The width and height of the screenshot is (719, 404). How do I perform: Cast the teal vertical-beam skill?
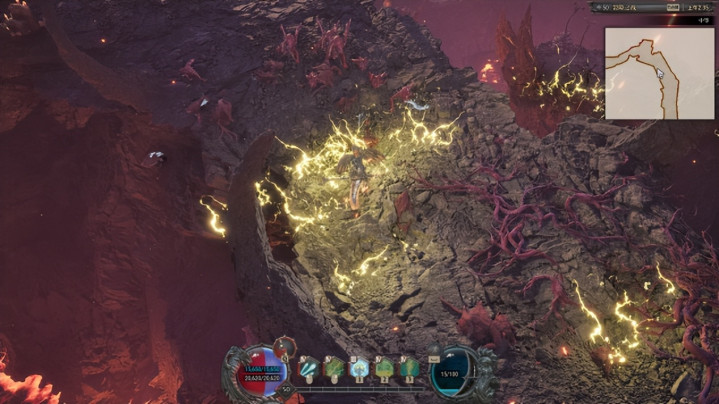point(410,368)
